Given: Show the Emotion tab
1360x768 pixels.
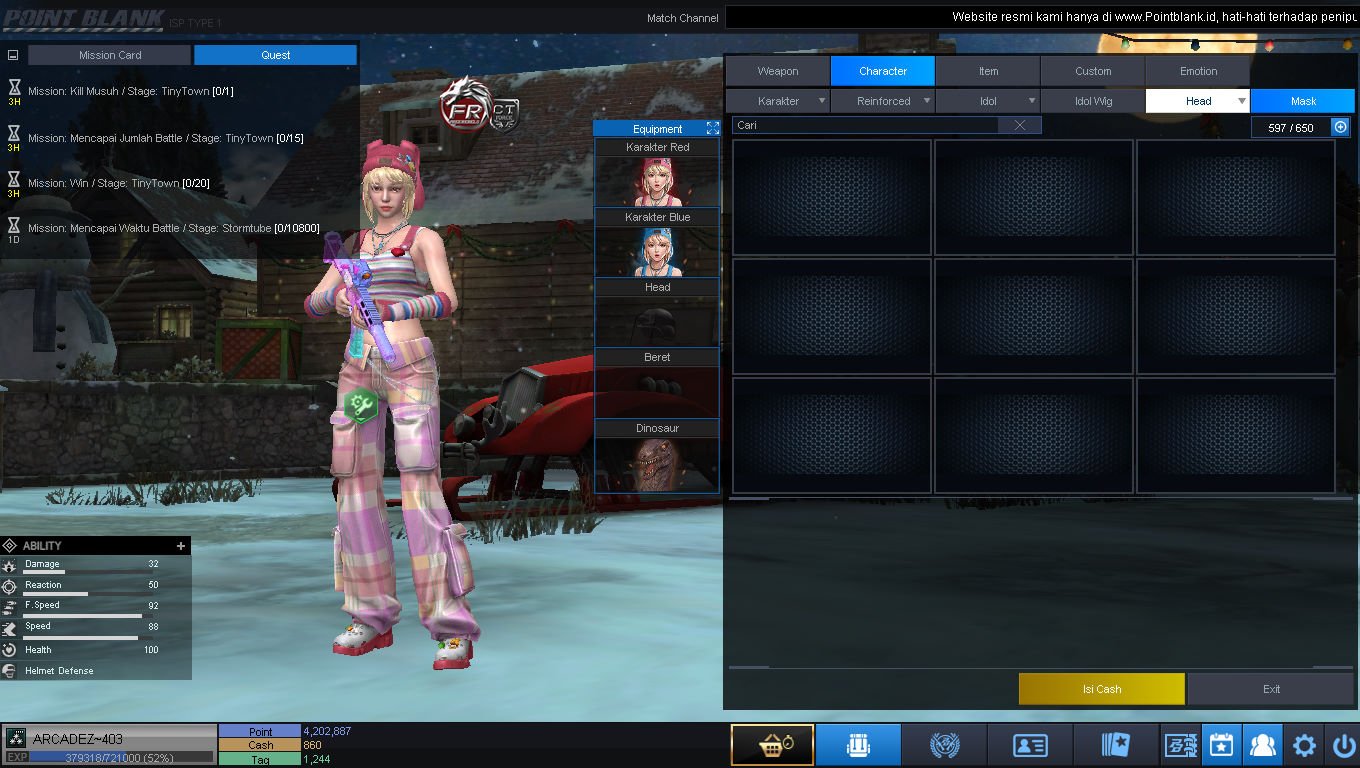Looking at the screenshot, I should click(1198, 71).
